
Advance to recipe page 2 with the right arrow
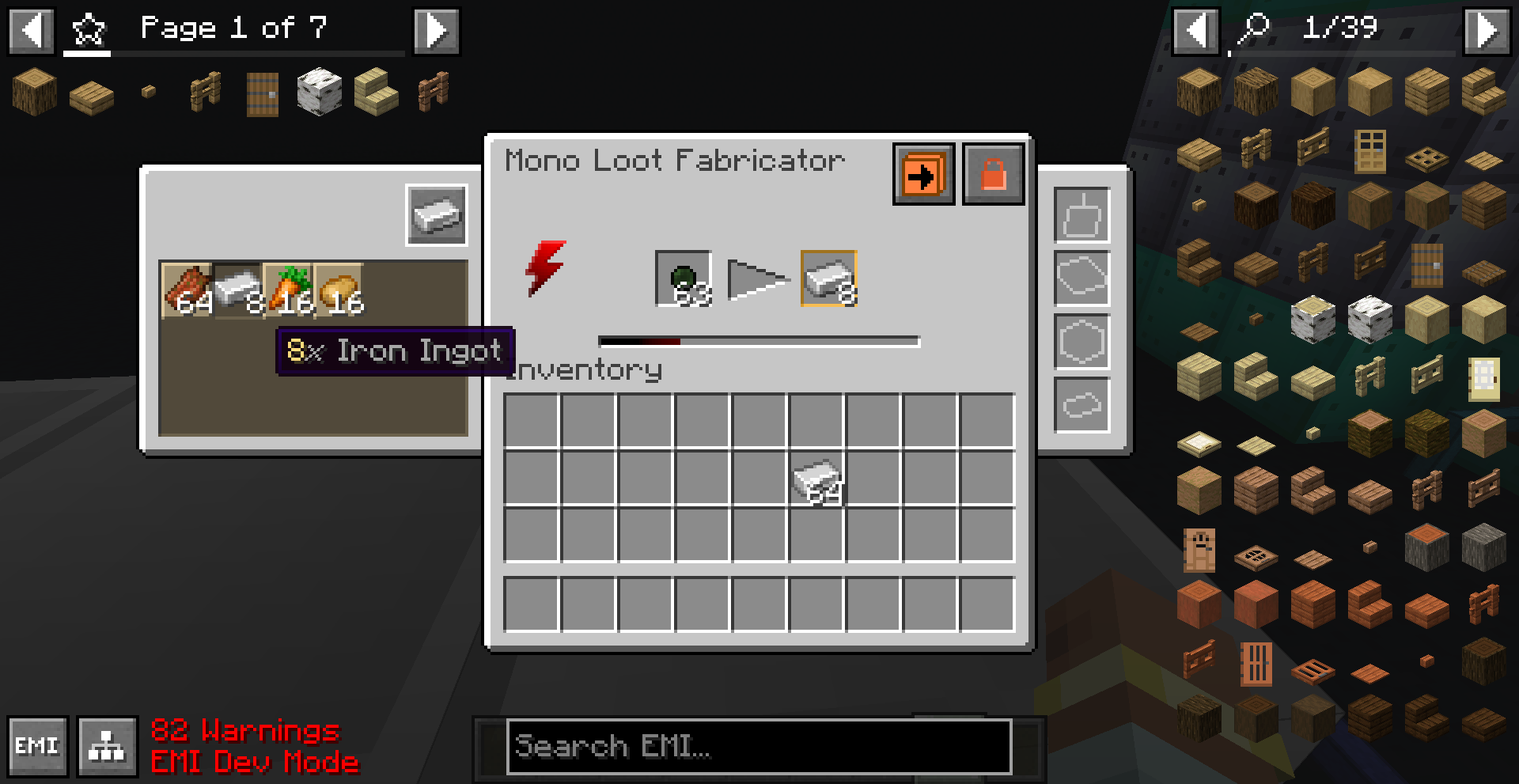(x=436, y=30)
